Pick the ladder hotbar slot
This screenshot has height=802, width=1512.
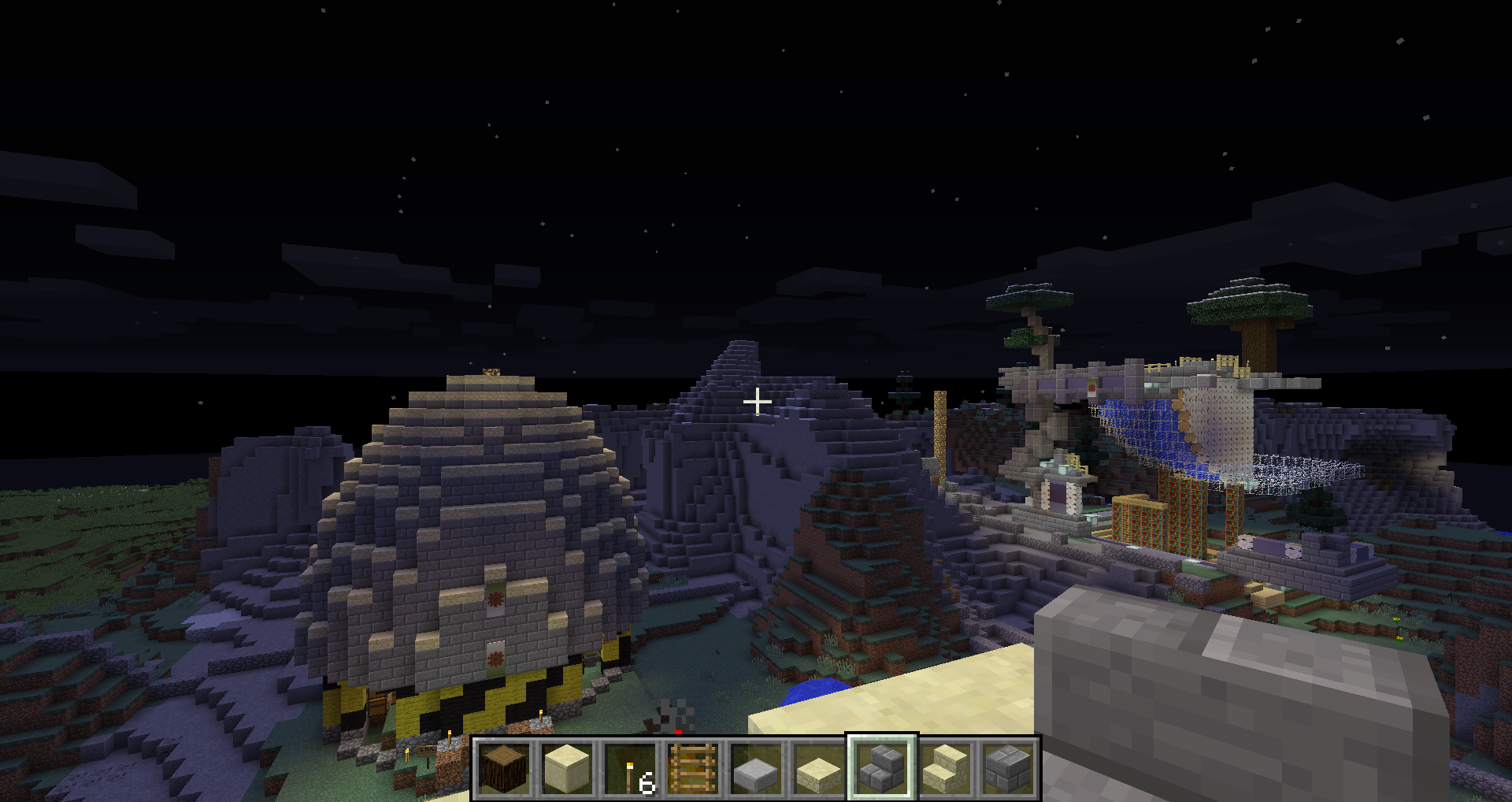pyautogui.click(x=693, y=768)
